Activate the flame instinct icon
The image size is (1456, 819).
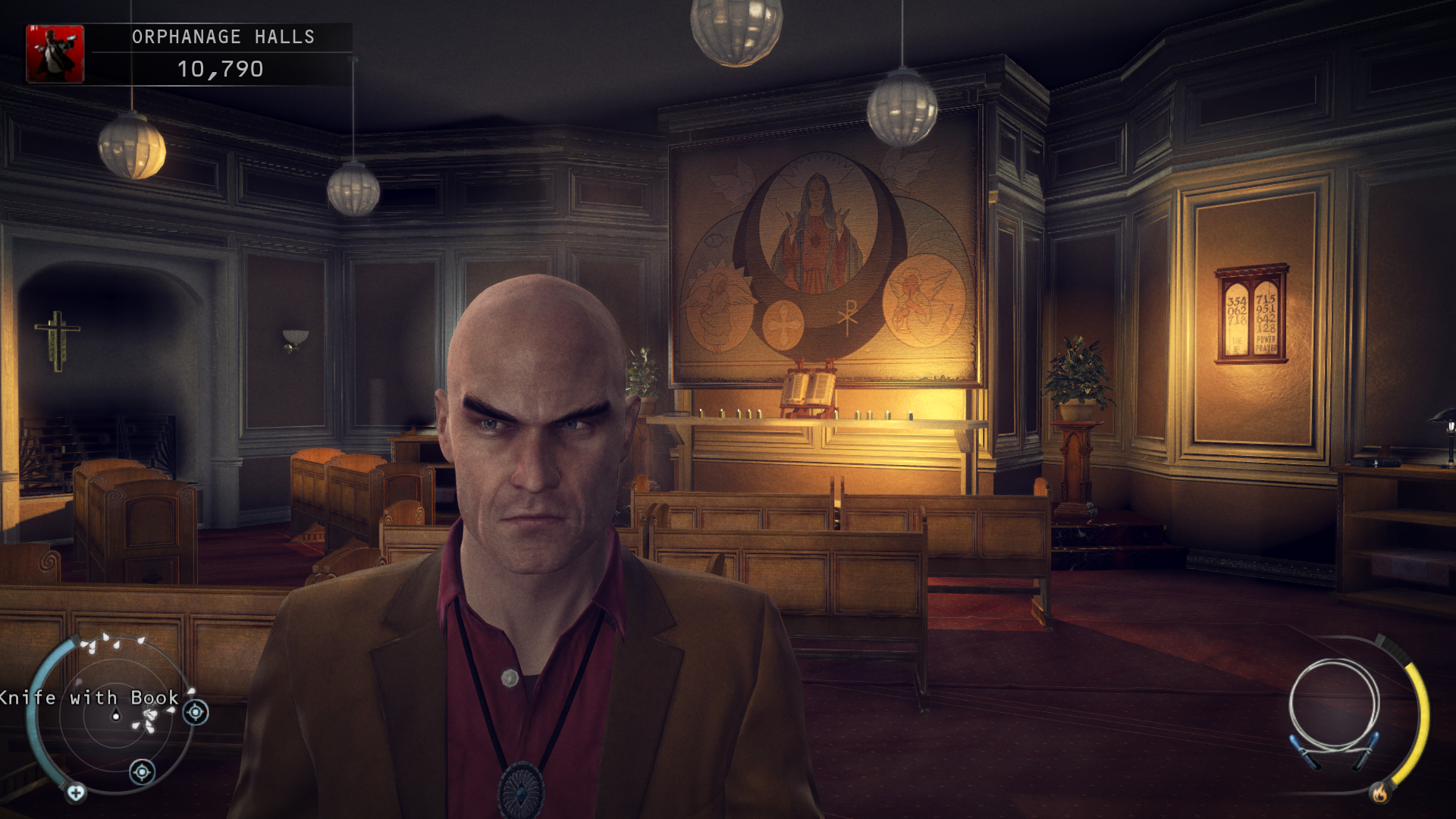[1379, 793]
